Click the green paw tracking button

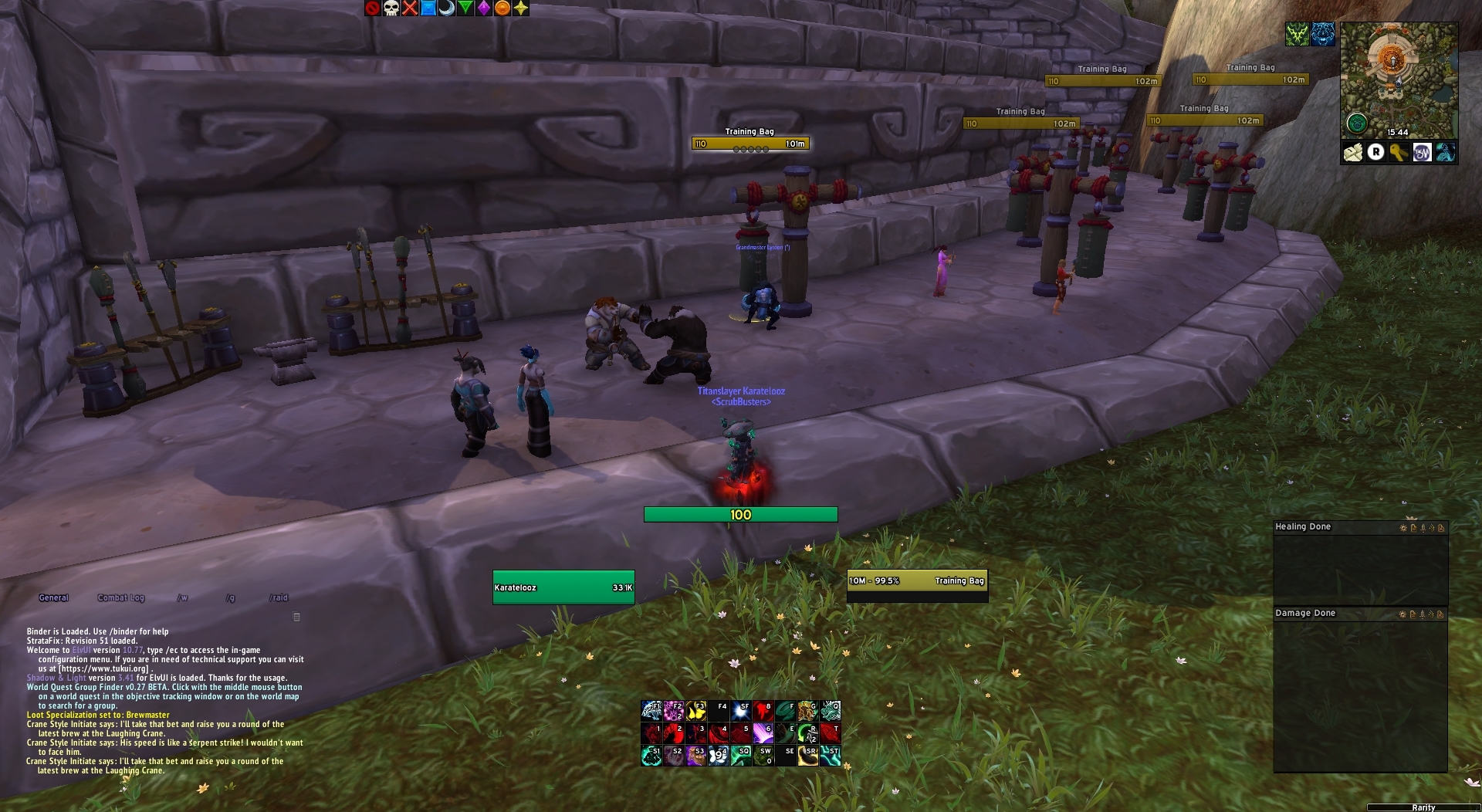(x=1356, y=123)
